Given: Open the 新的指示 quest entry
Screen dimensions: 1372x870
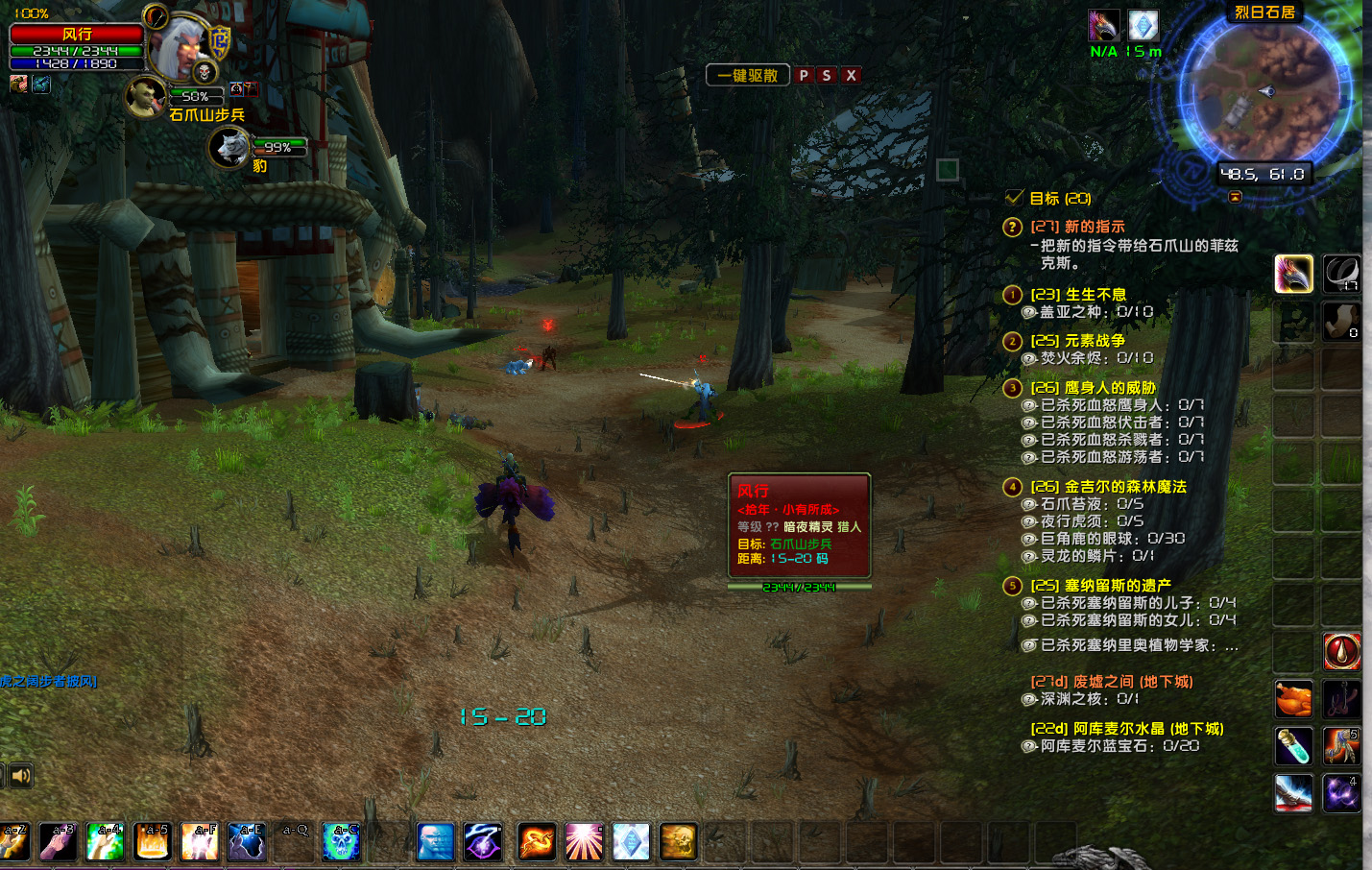Looking at the screenshot, I should (x=1077, y=227).
